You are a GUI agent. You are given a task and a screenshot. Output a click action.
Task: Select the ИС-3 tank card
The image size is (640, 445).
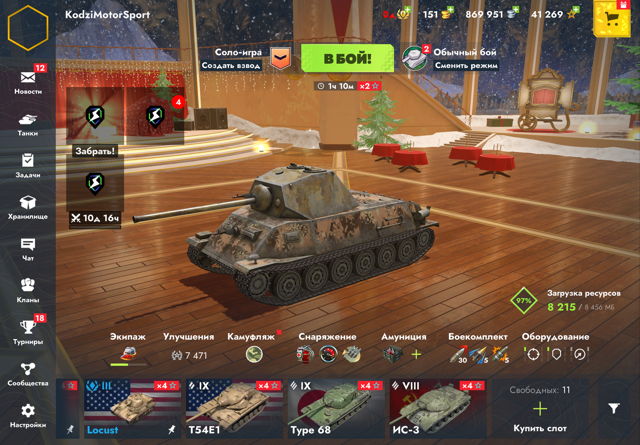pos(438,408)
